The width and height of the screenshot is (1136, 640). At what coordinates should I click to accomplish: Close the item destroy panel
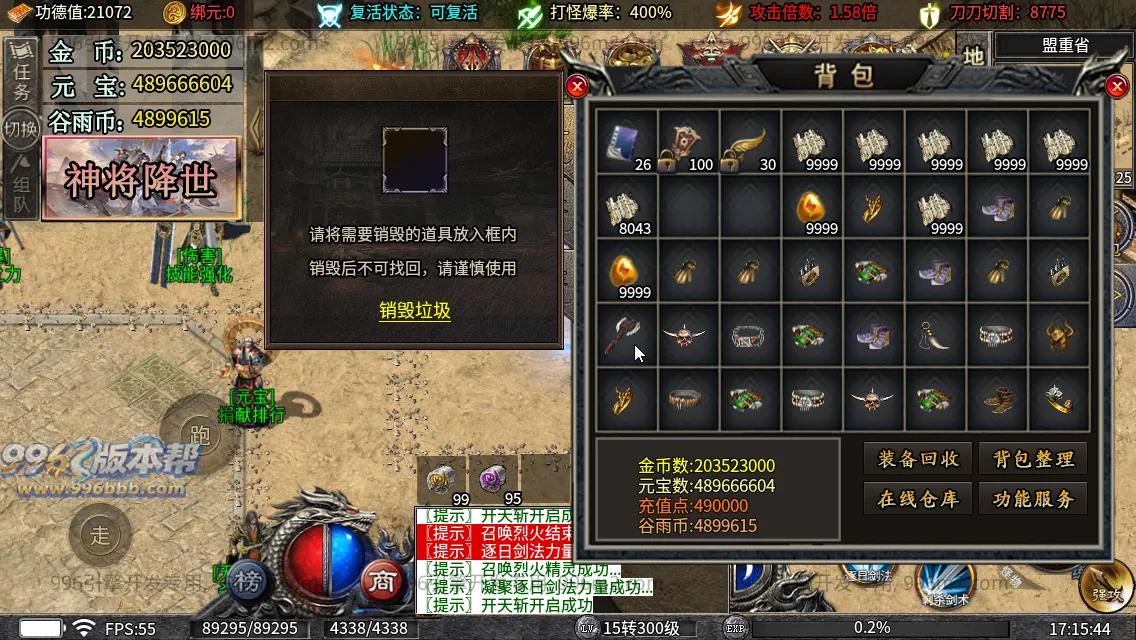click(x=576, y=87)
